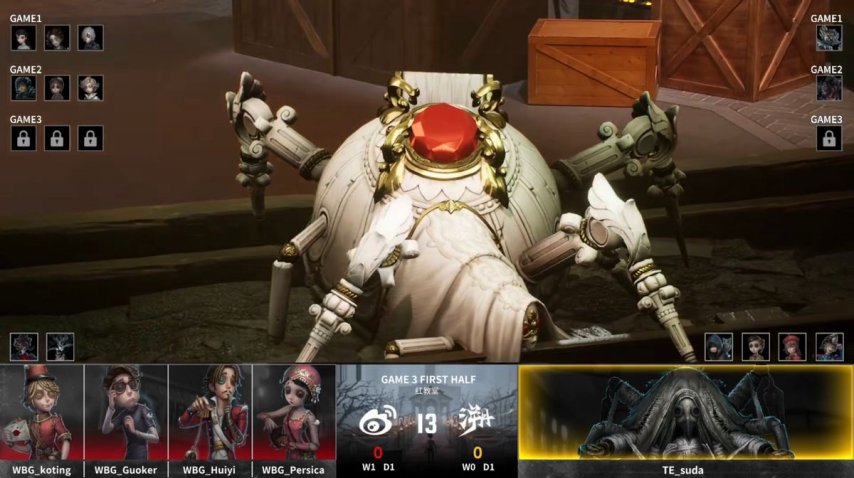This screenshot has width=854, height=478.
Task: Choose the WBG_Guoker survivor card
Action: [x=126, y=420]
